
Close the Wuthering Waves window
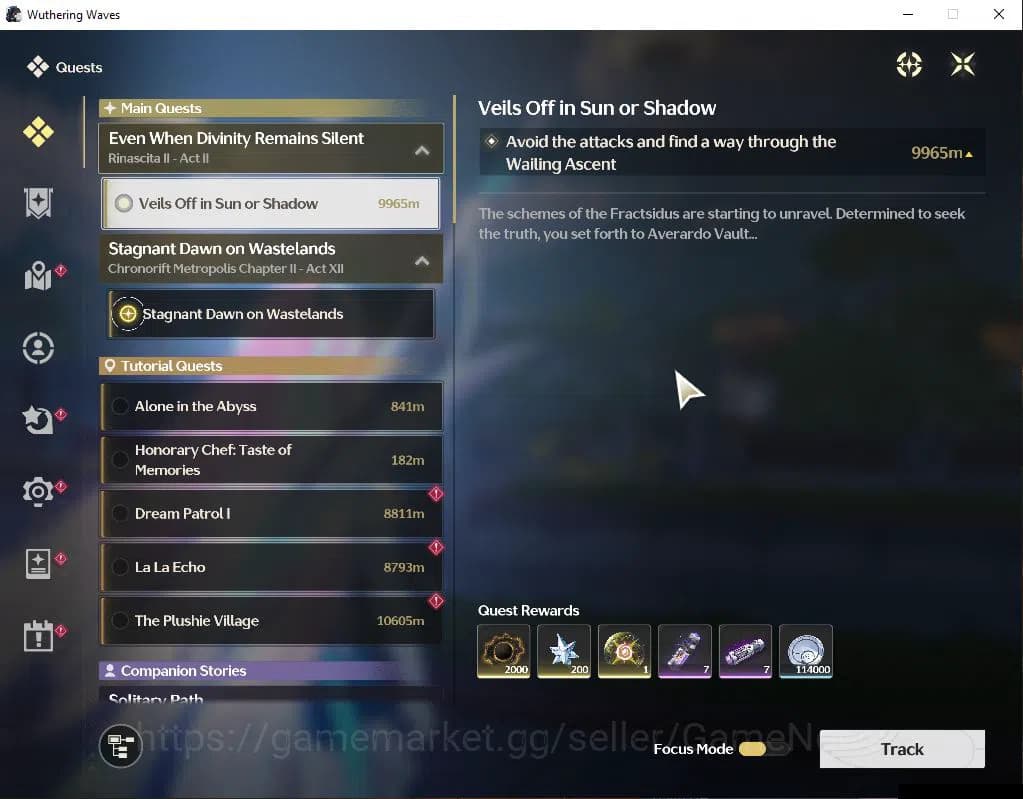[x=998, y=14]
